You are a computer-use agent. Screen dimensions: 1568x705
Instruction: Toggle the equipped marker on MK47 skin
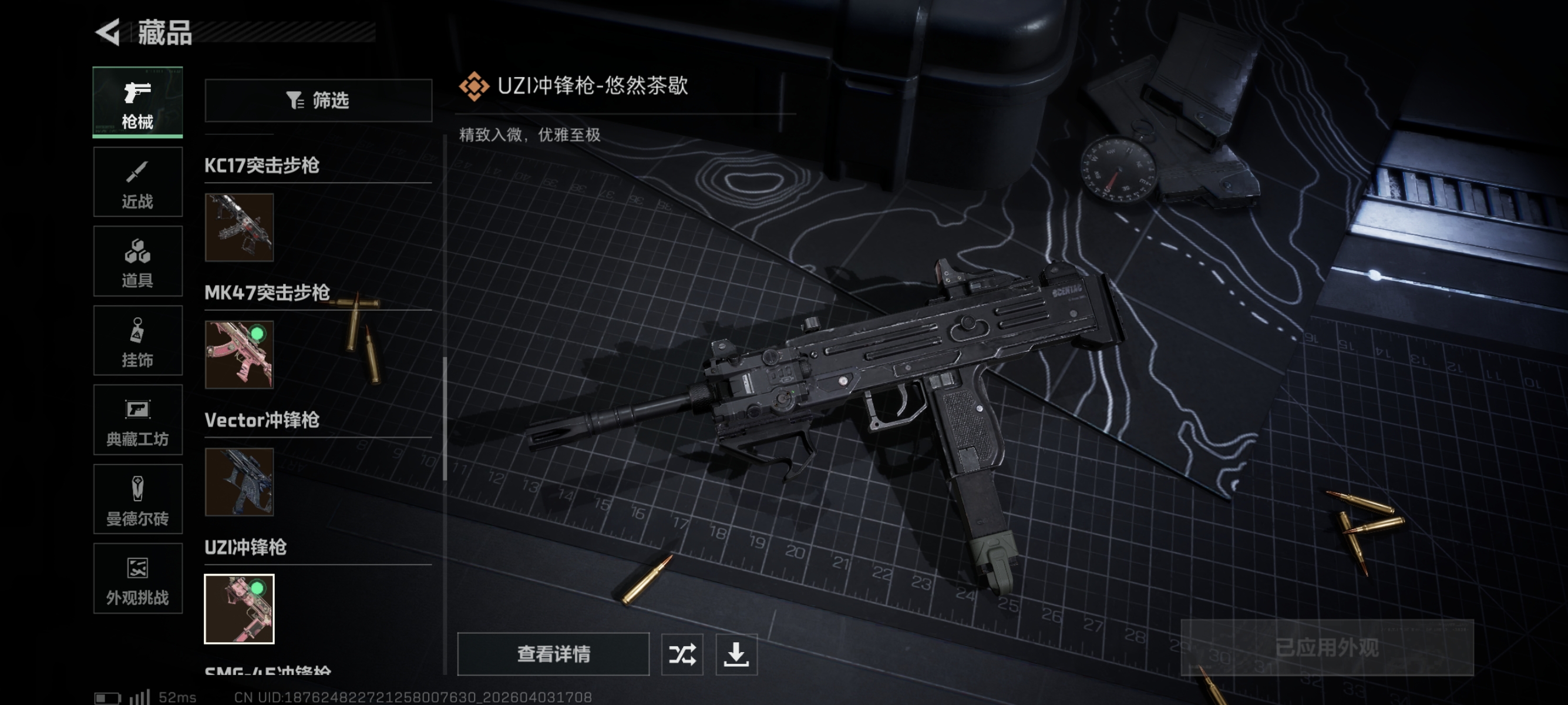coord(258,334)
